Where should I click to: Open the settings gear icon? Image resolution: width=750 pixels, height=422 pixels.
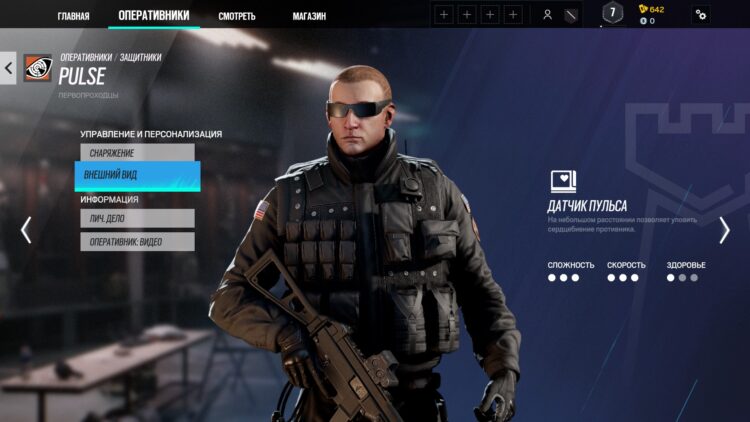click(701, 15)
